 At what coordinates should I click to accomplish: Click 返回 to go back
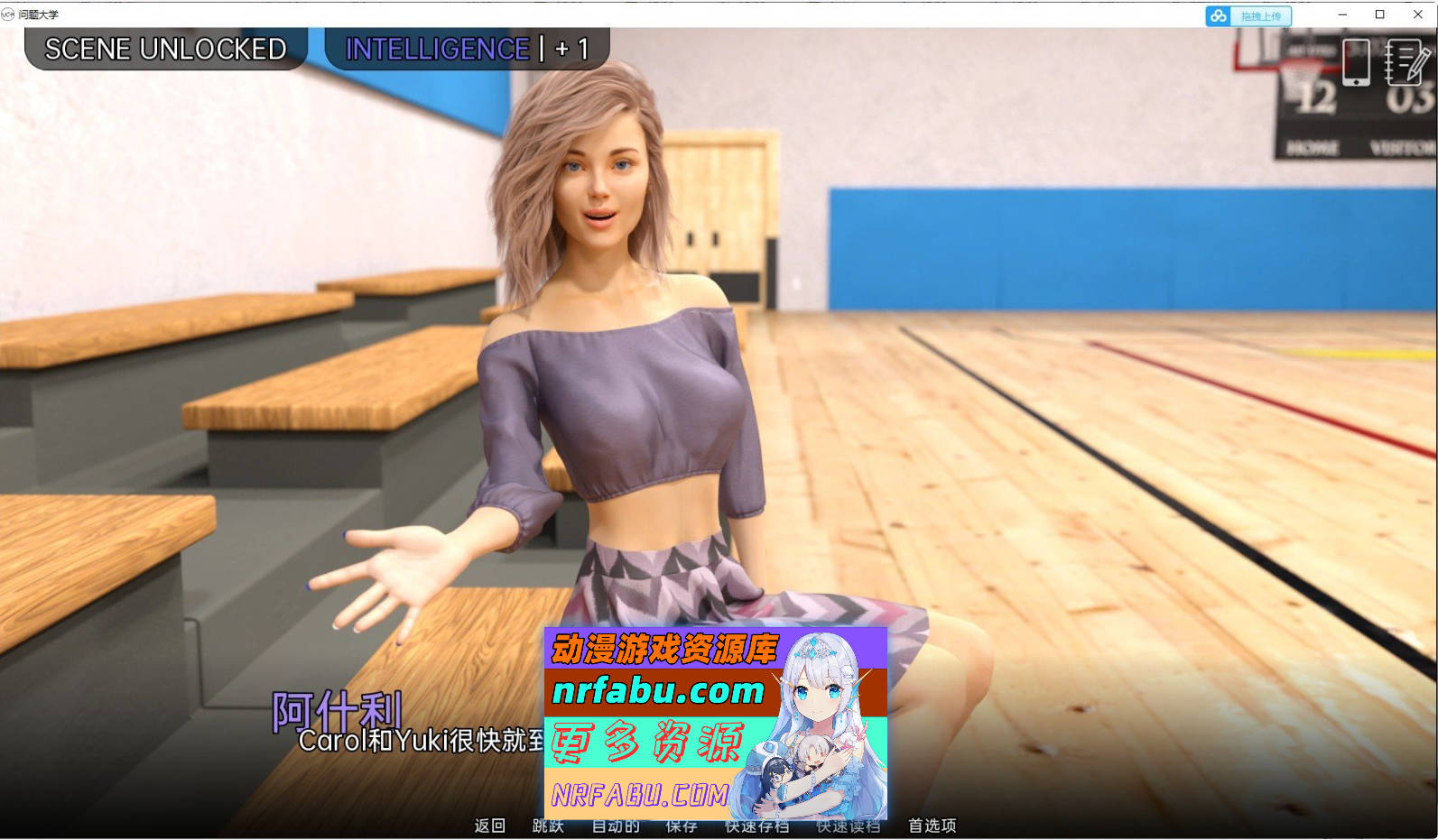(488, 826)
